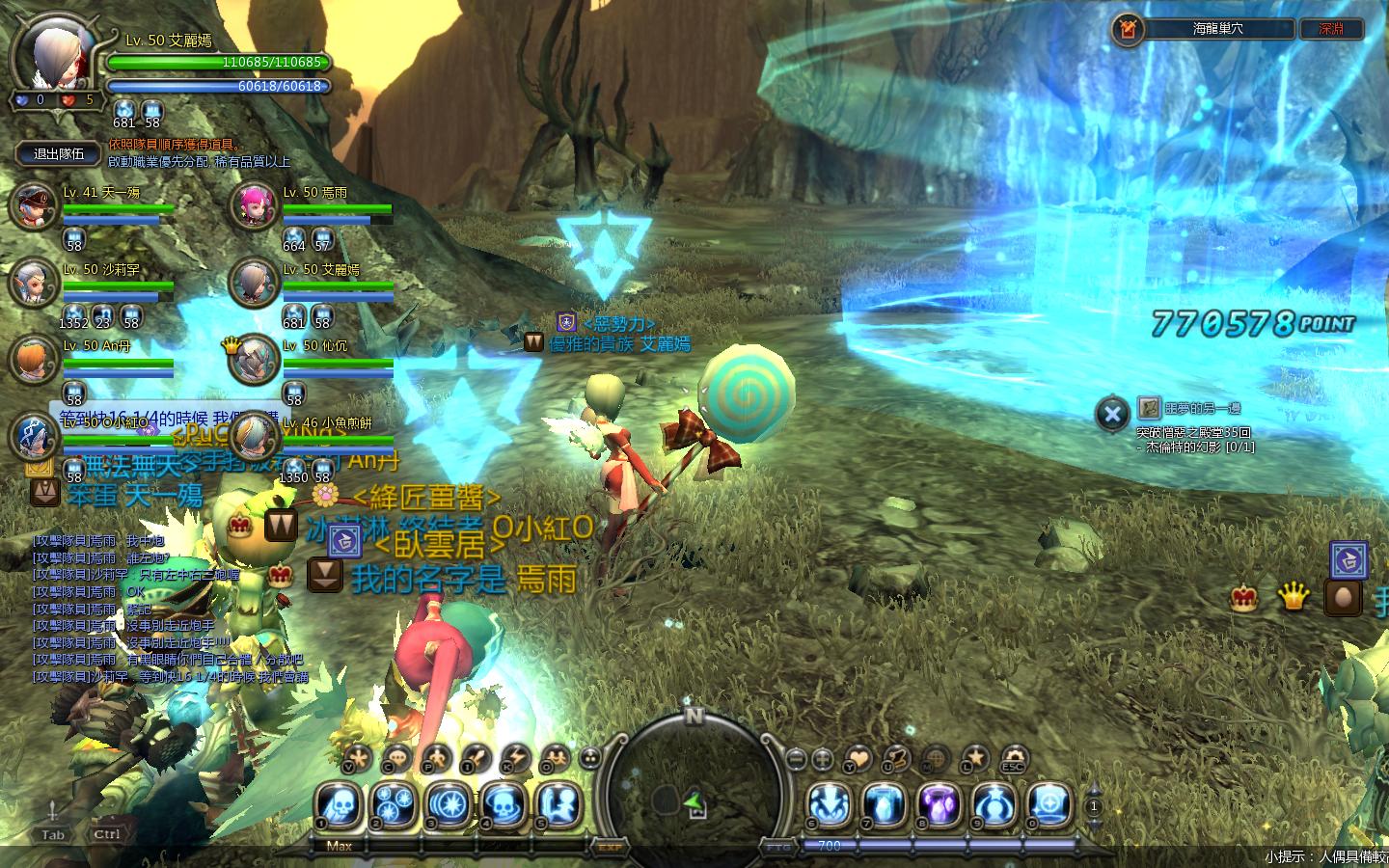Use the spinning skull skill in slot 4
The width and height of the screenshot is (1389, 868).
pos(503,804)
